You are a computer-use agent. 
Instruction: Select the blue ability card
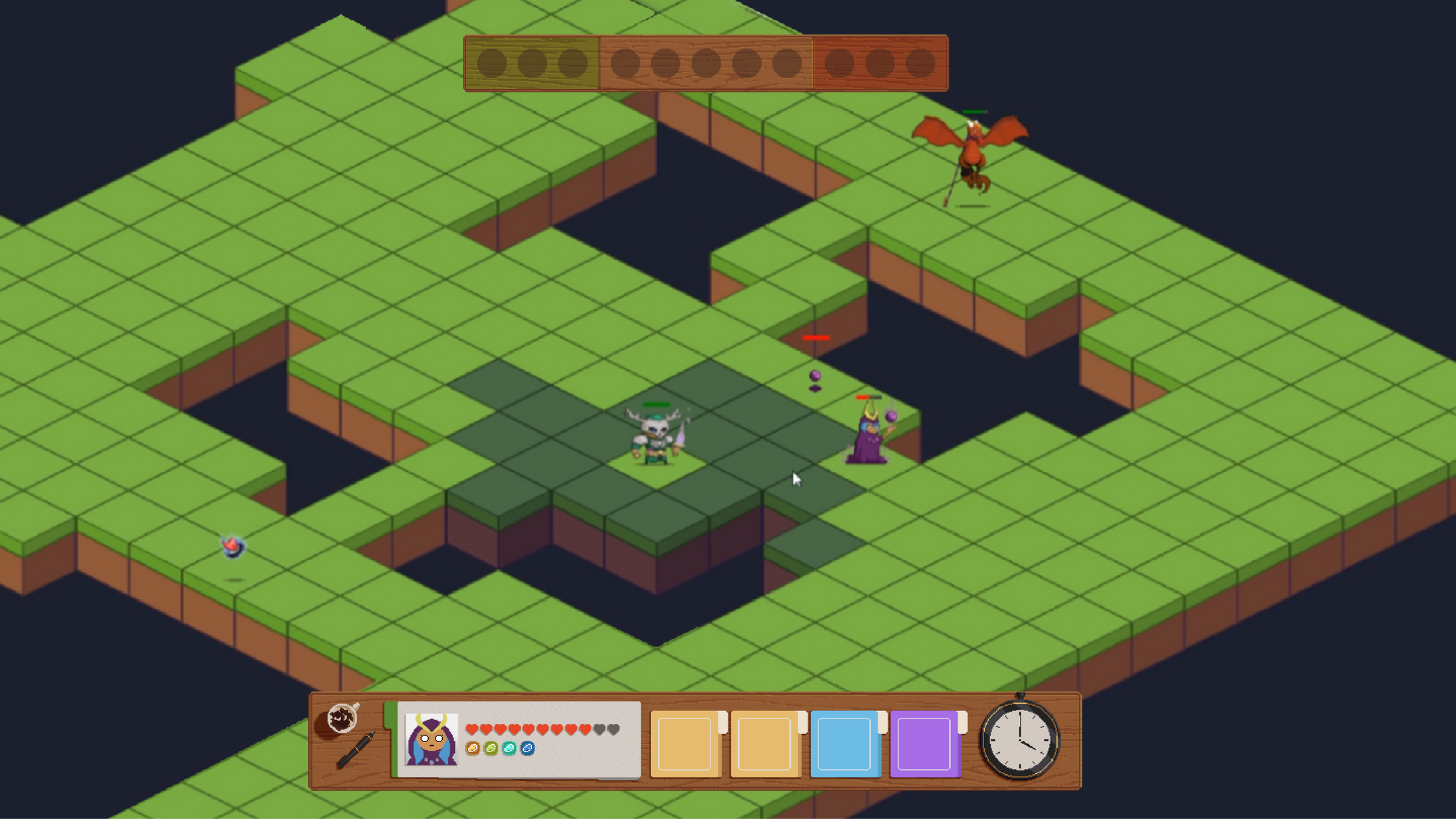point(844,744)
